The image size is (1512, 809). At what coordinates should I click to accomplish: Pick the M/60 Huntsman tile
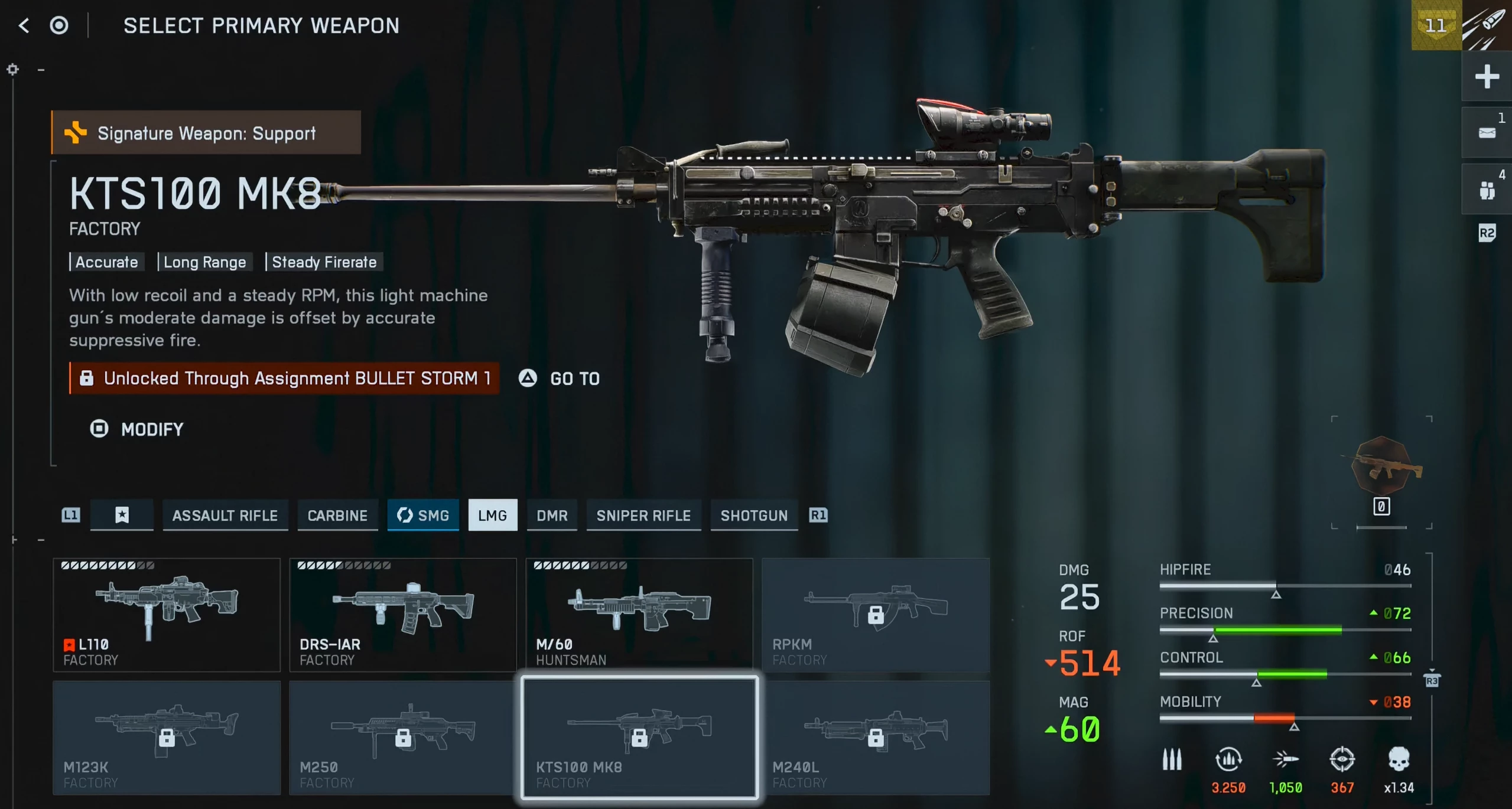tap(639, 615)
